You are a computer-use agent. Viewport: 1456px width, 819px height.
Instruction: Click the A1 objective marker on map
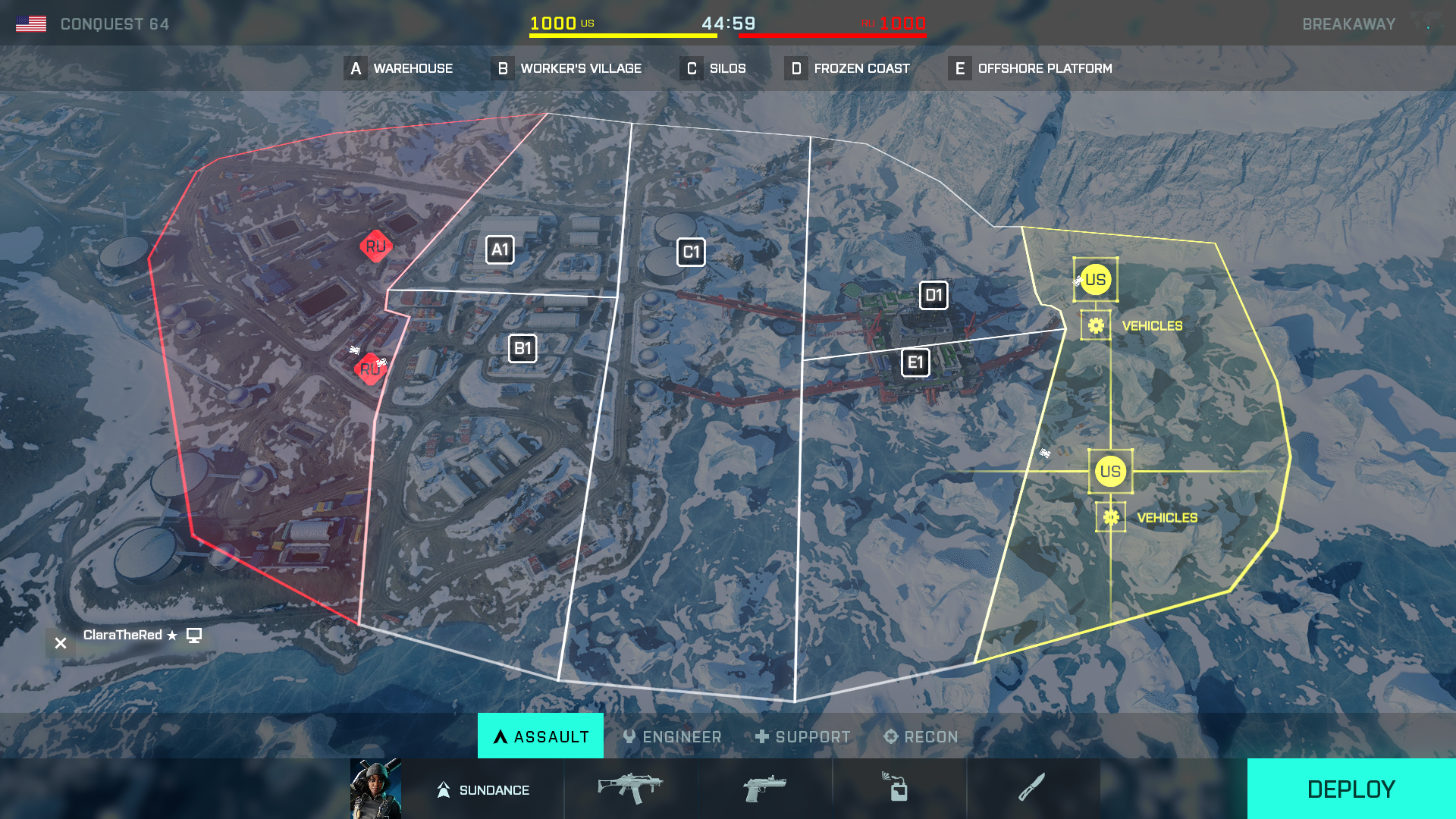(x=500, y=249)
